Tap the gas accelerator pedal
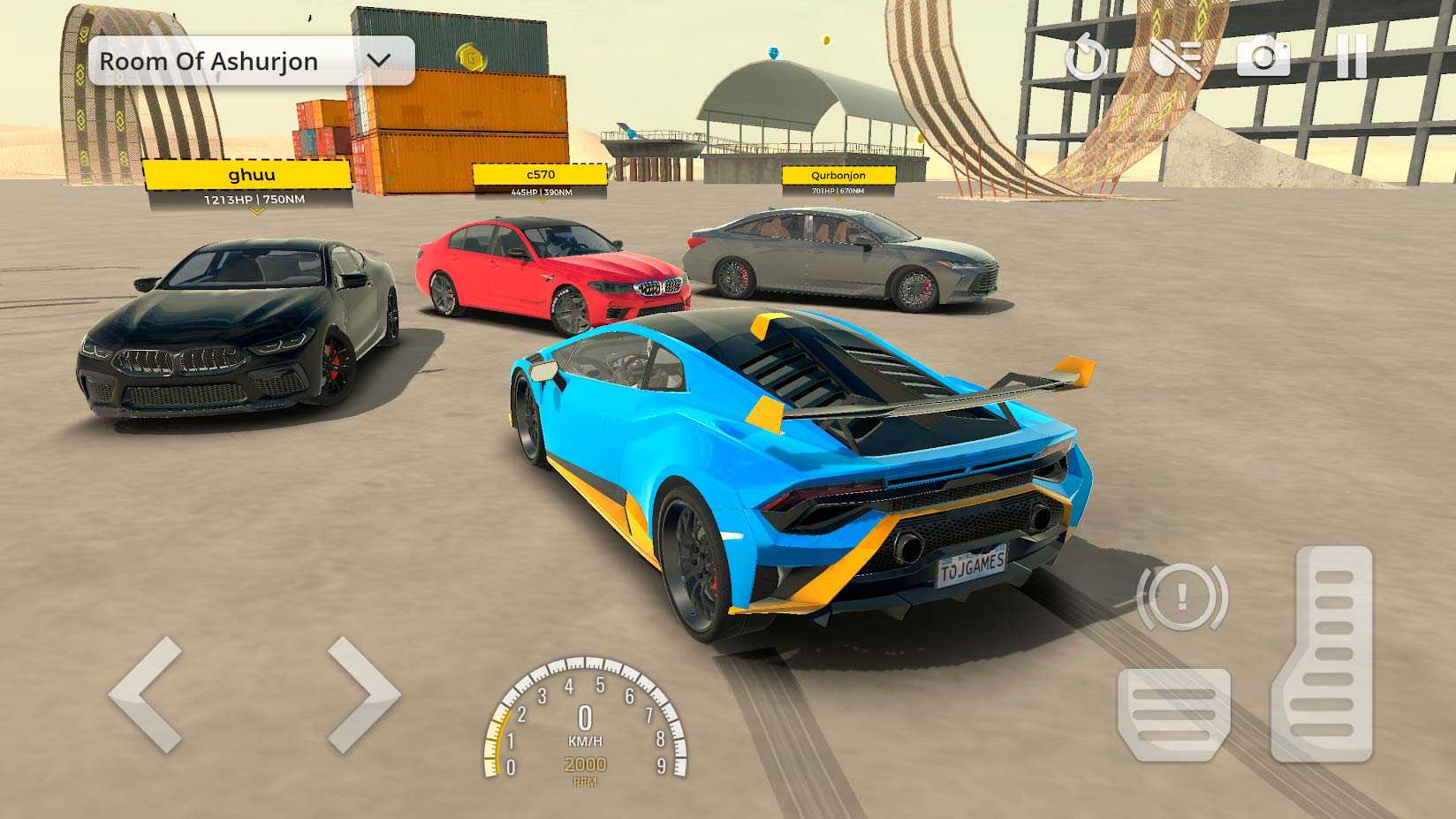Viewport: 1456px width, 819px height. (1322, 654)
